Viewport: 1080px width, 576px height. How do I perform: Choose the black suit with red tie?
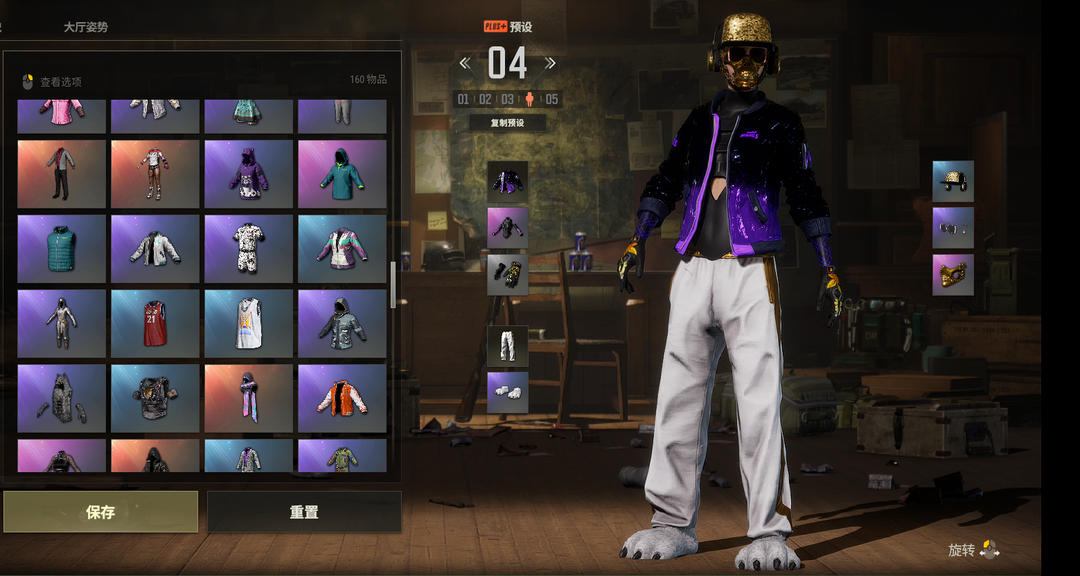[61, 174]
